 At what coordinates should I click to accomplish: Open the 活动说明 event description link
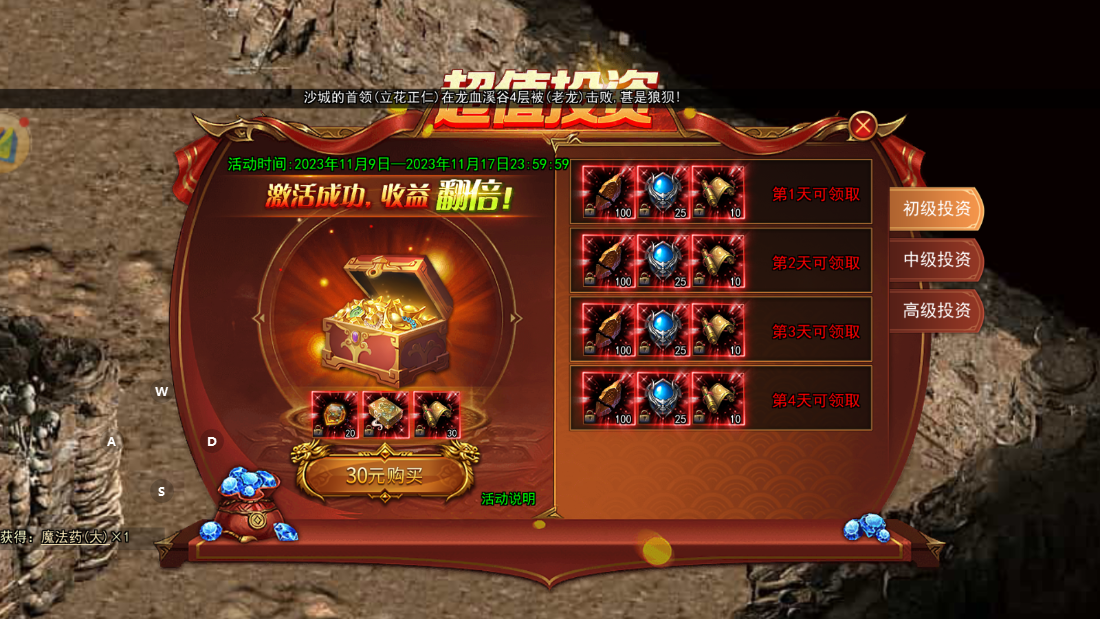(508, 499)
